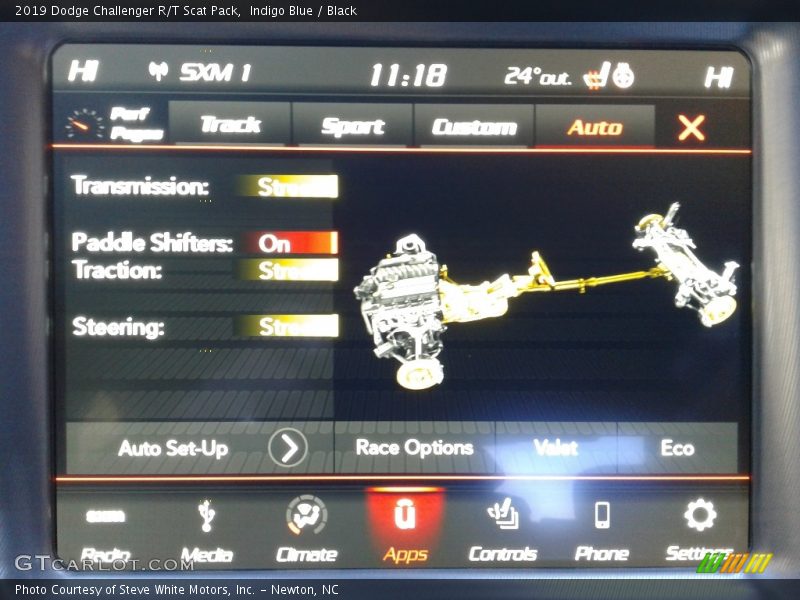This screenshot has height=600, width=800.
Task: Open Race Options
Action: (414, 448)
